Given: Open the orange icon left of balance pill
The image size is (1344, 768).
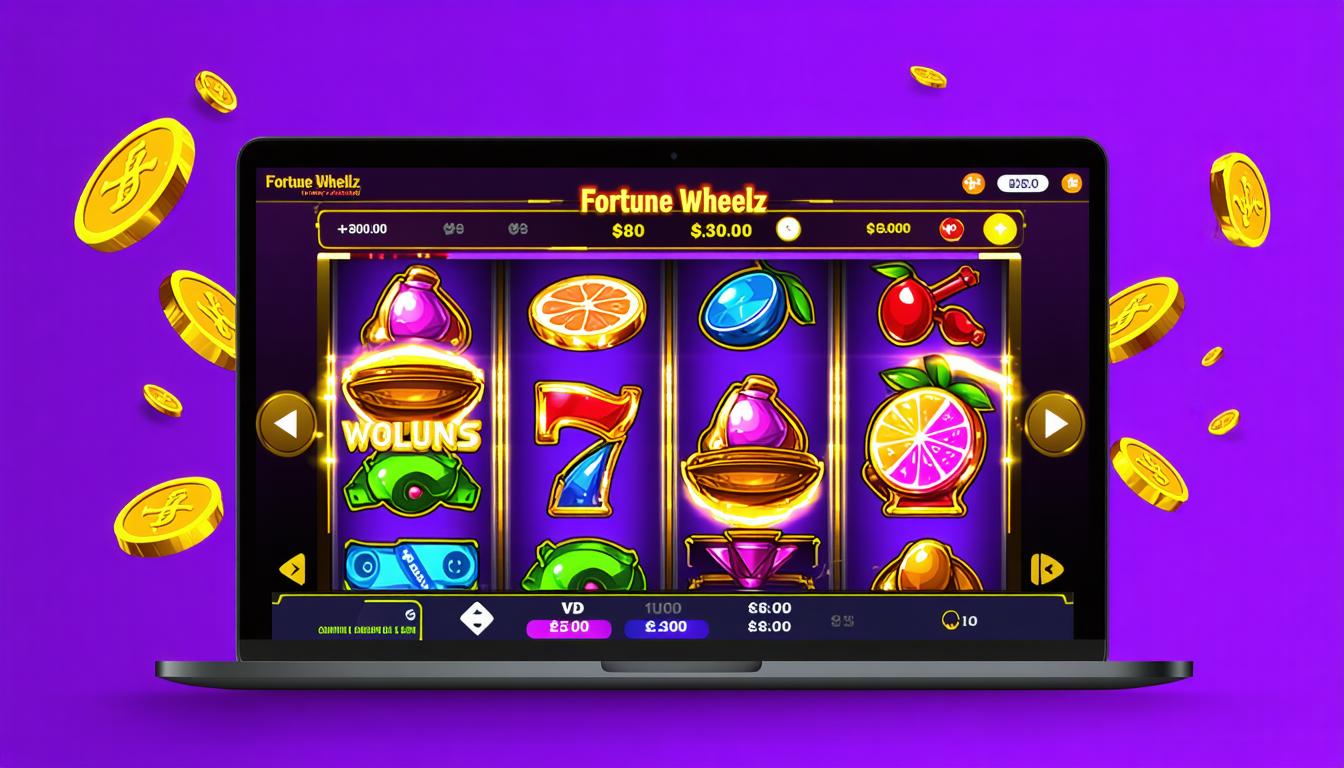Looking at the screenshot, I should coord(973,183).
